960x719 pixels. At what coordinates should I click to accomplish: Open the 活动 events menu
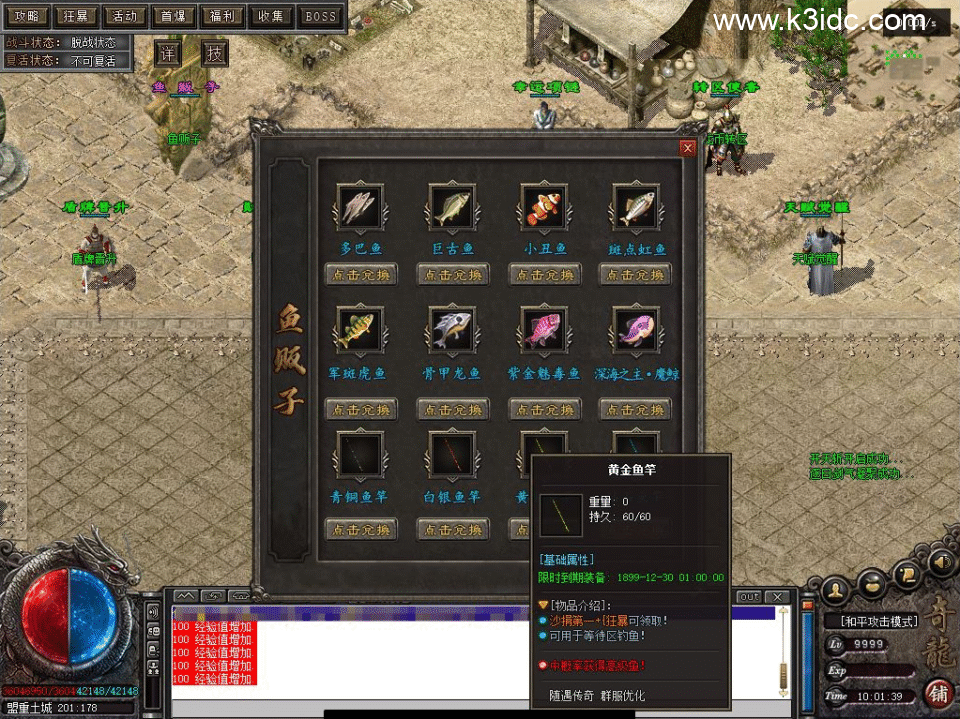[x=124, y=16]
